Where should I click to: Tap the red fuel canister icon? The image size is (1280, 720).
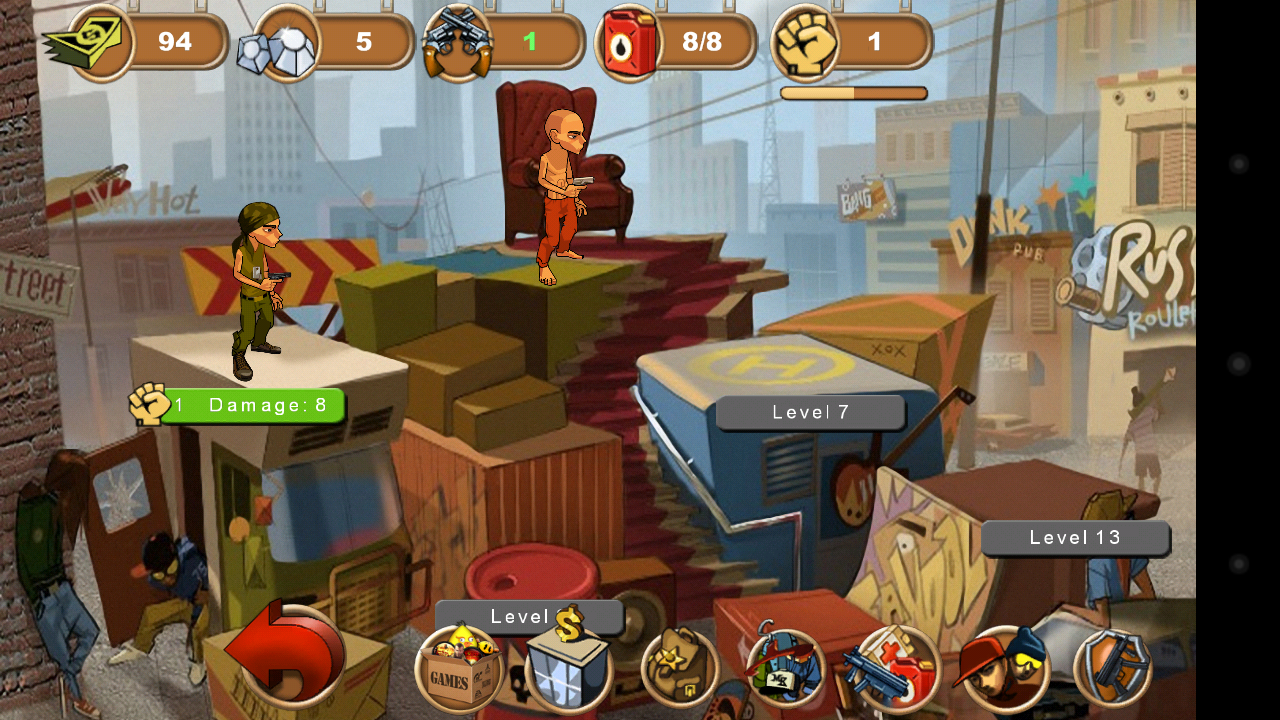coord(630,44)
